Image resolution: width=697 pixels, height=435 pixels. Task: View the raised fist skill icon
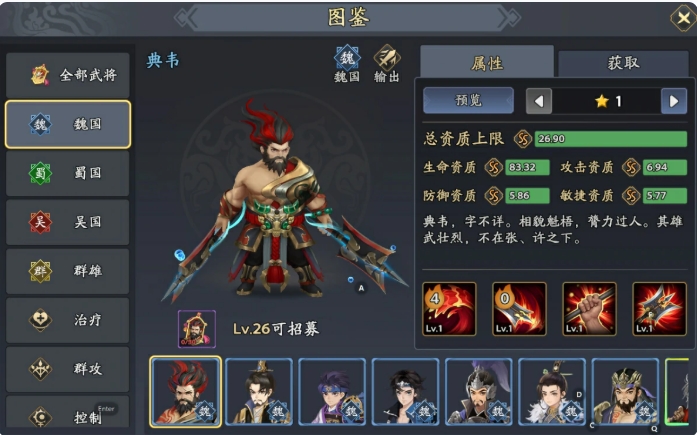point(589,308)
